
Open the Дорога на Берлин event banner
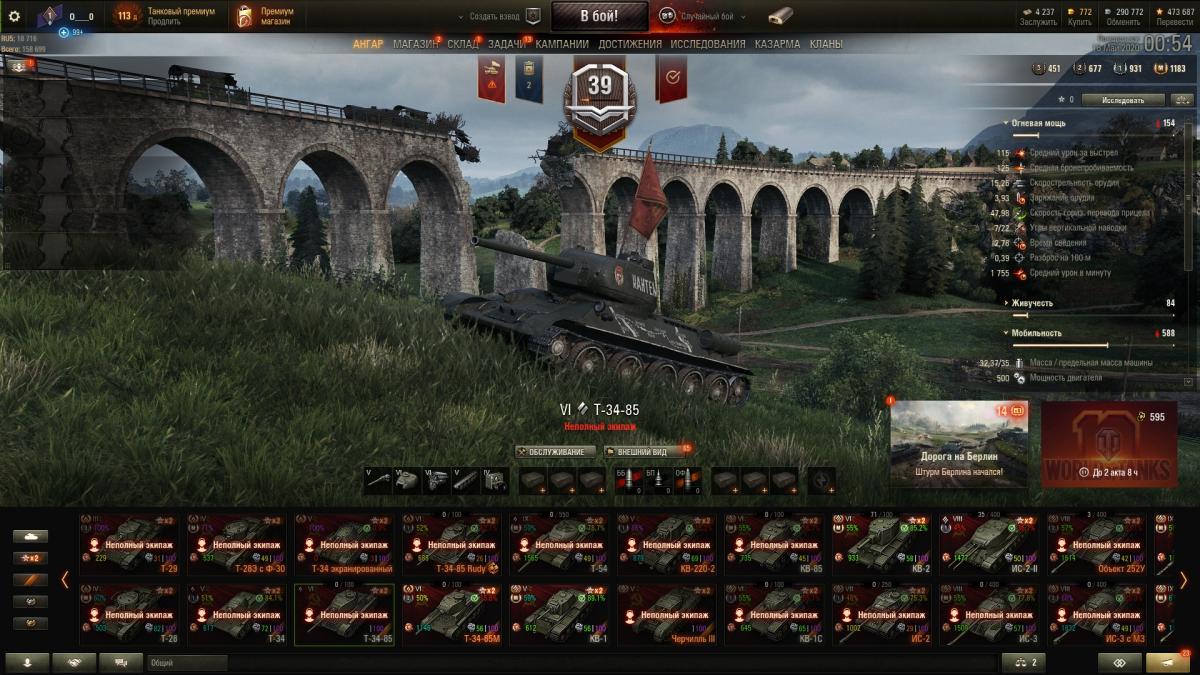(x=958, y=443)
